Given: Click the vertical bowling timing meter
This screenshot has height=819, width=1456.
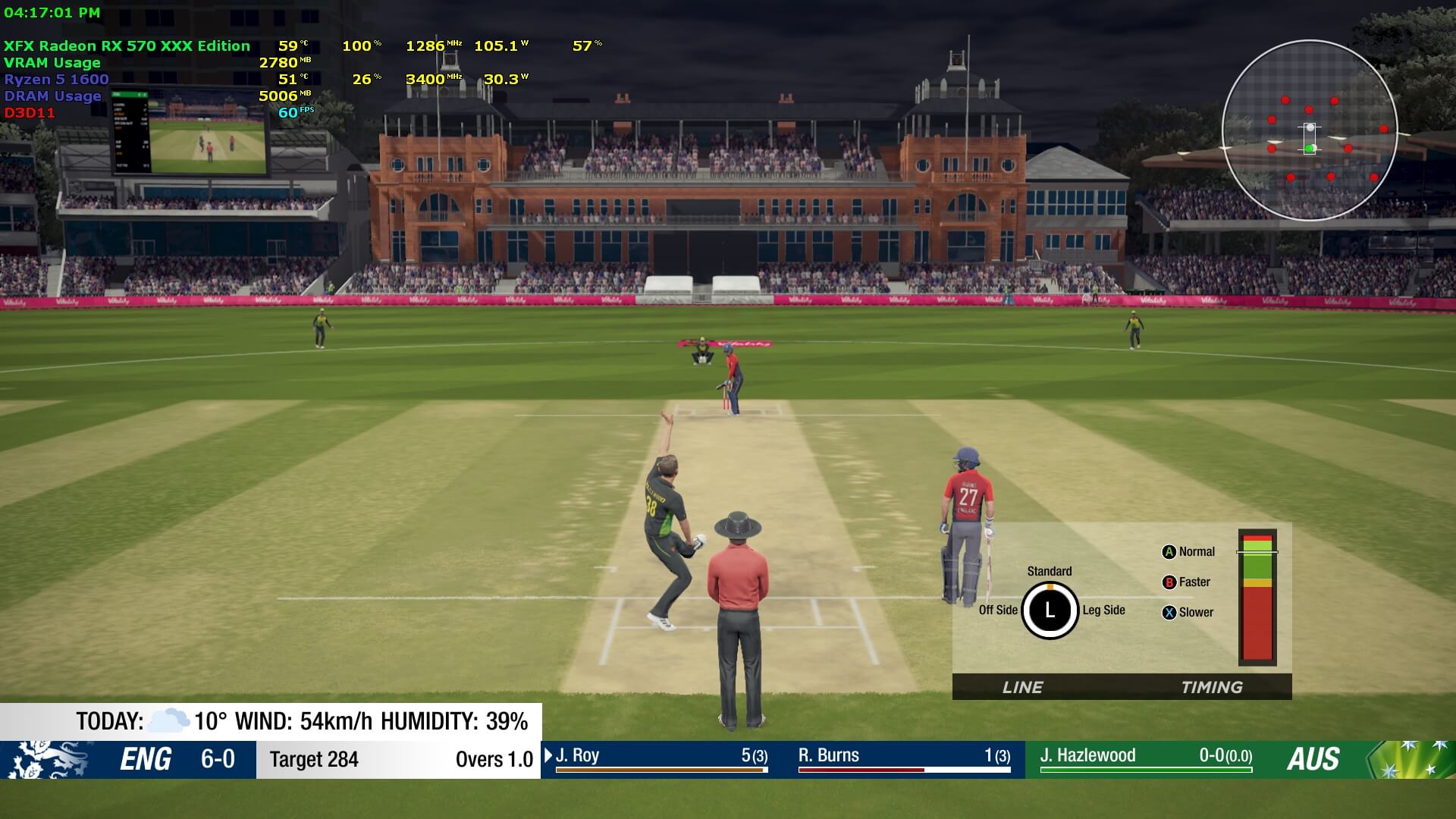Looking at the screenshot, I should (x=1257, y=598).
